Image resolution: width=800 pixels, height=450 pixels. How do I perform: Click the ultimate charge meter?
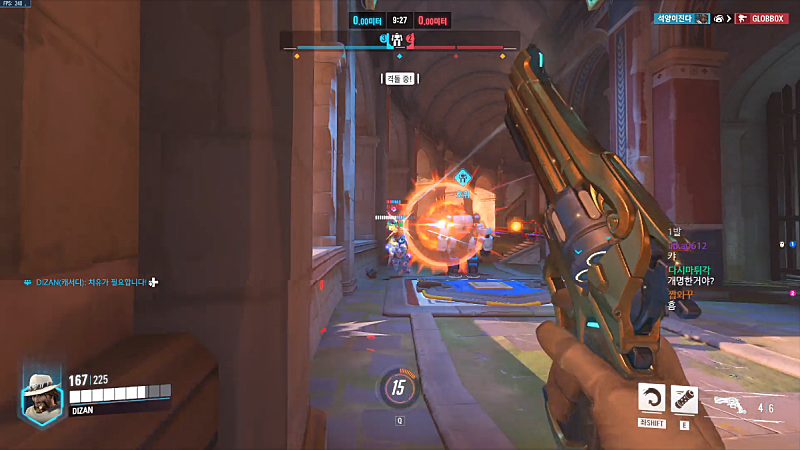click(399, 389)
